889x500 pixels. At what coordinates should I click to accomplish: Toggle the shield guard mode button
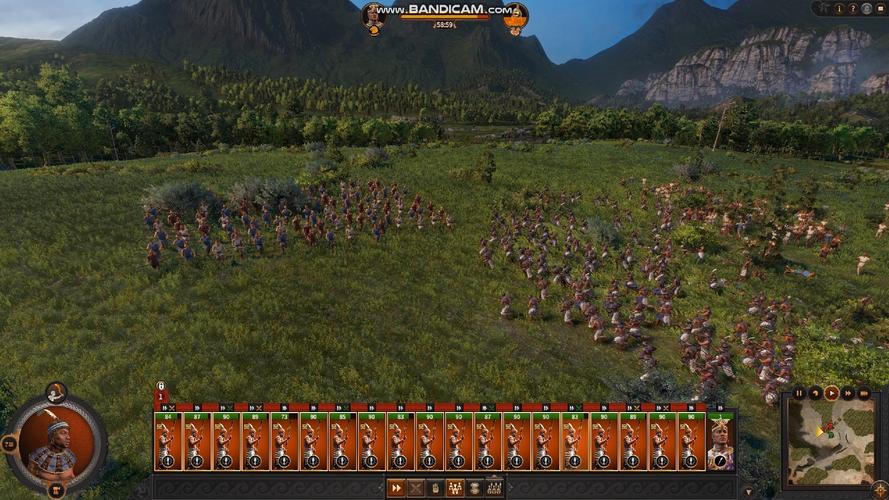point(435,488)
